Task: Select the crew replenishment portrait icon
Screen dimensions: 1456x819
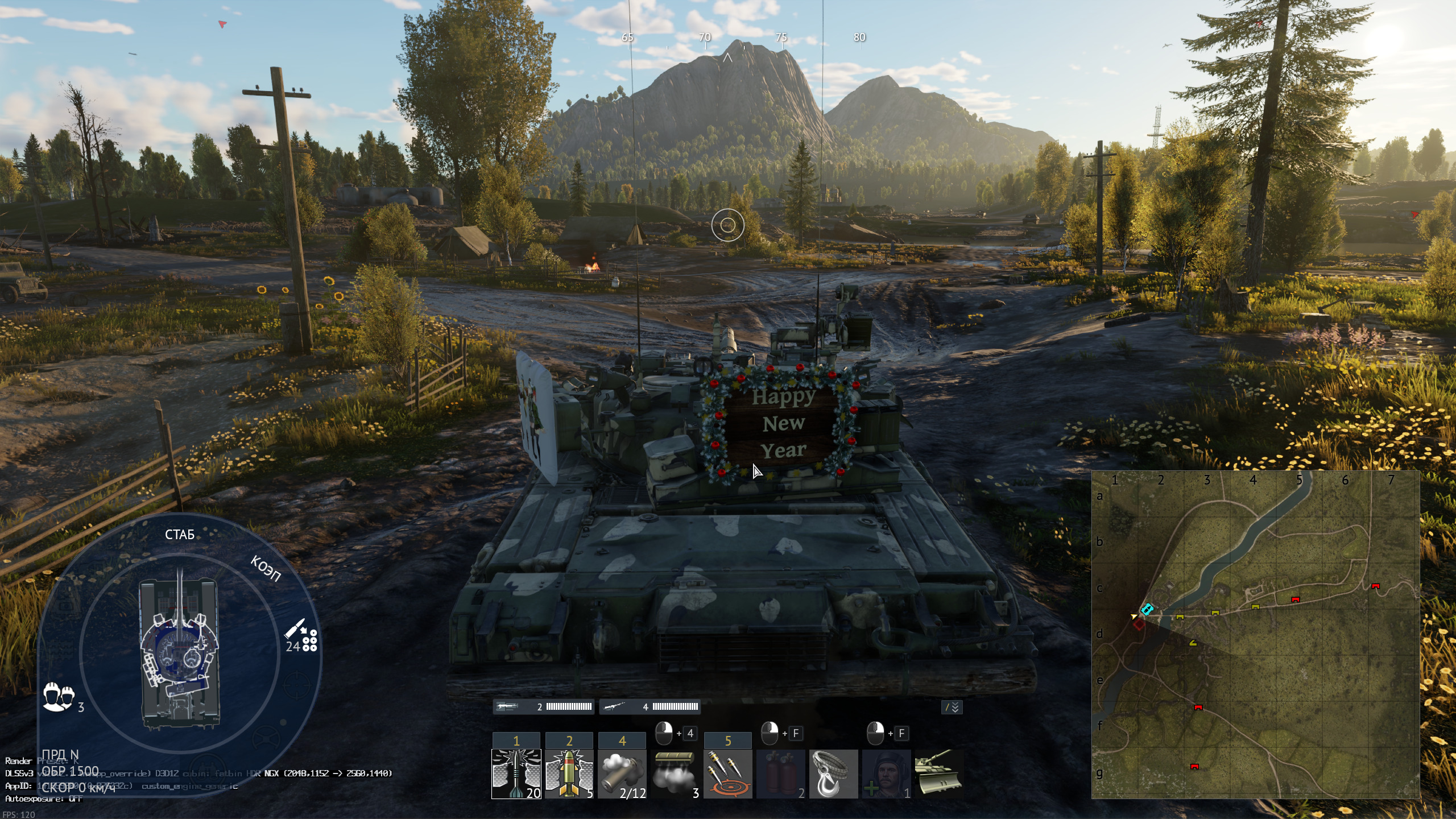Action: pyautogui.click(x=886, y=773)
